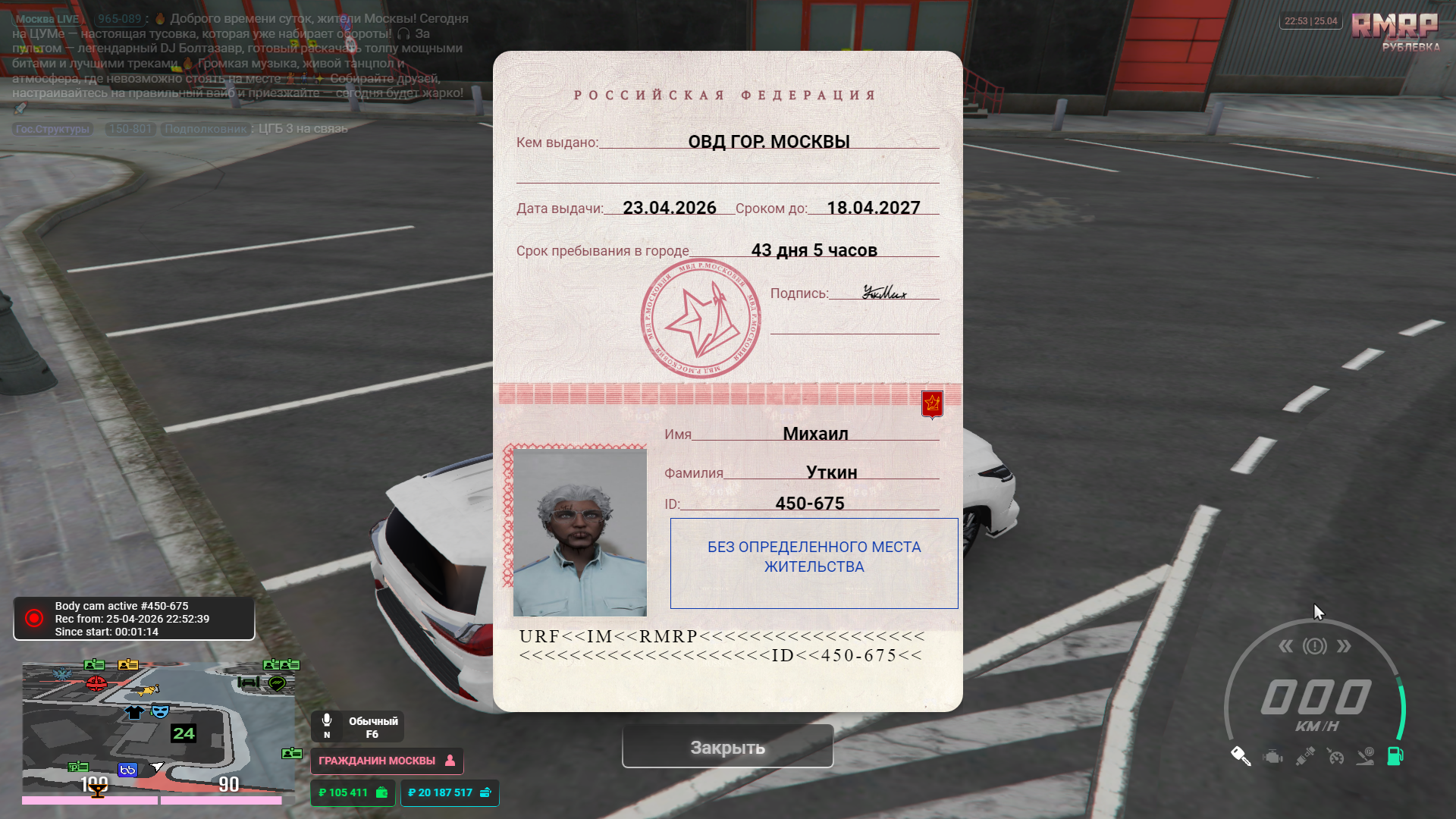The height and width of the screenshot is (819, 1456).
Task: Click the body cam recording panel
Action: (133, 619)
